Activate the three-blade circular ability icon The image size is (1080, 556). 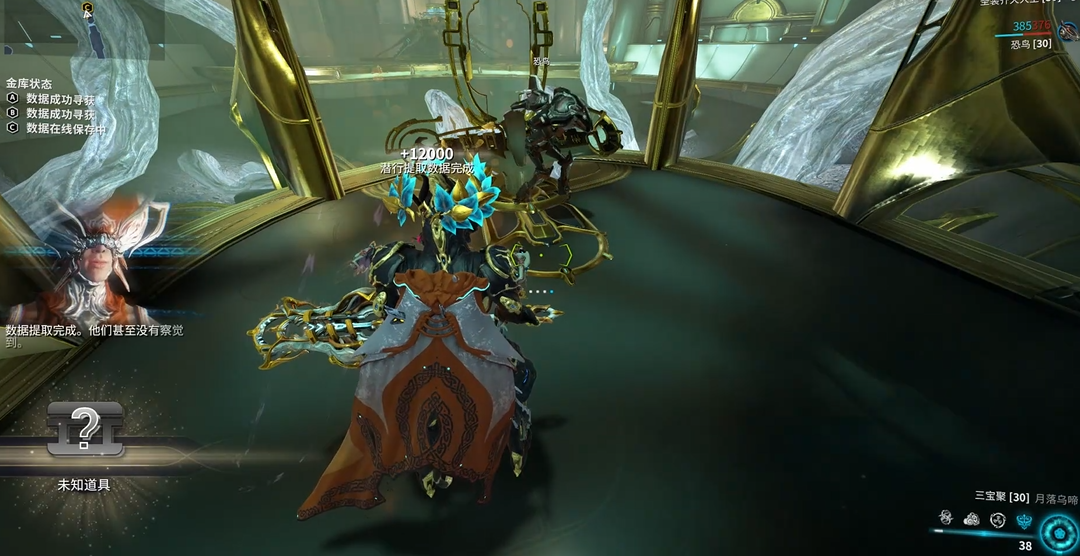(997, 519)
